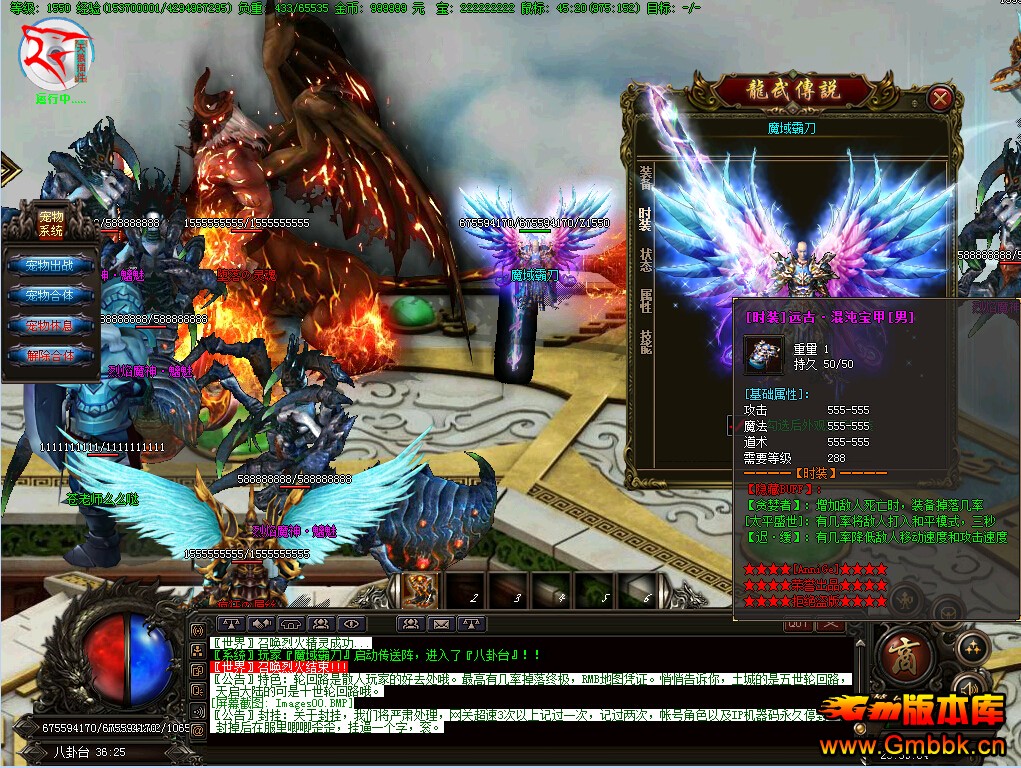Screen dimensions: 1021x768
Task: Show the 属性 attributes tab
Action: tap(645, 301)
